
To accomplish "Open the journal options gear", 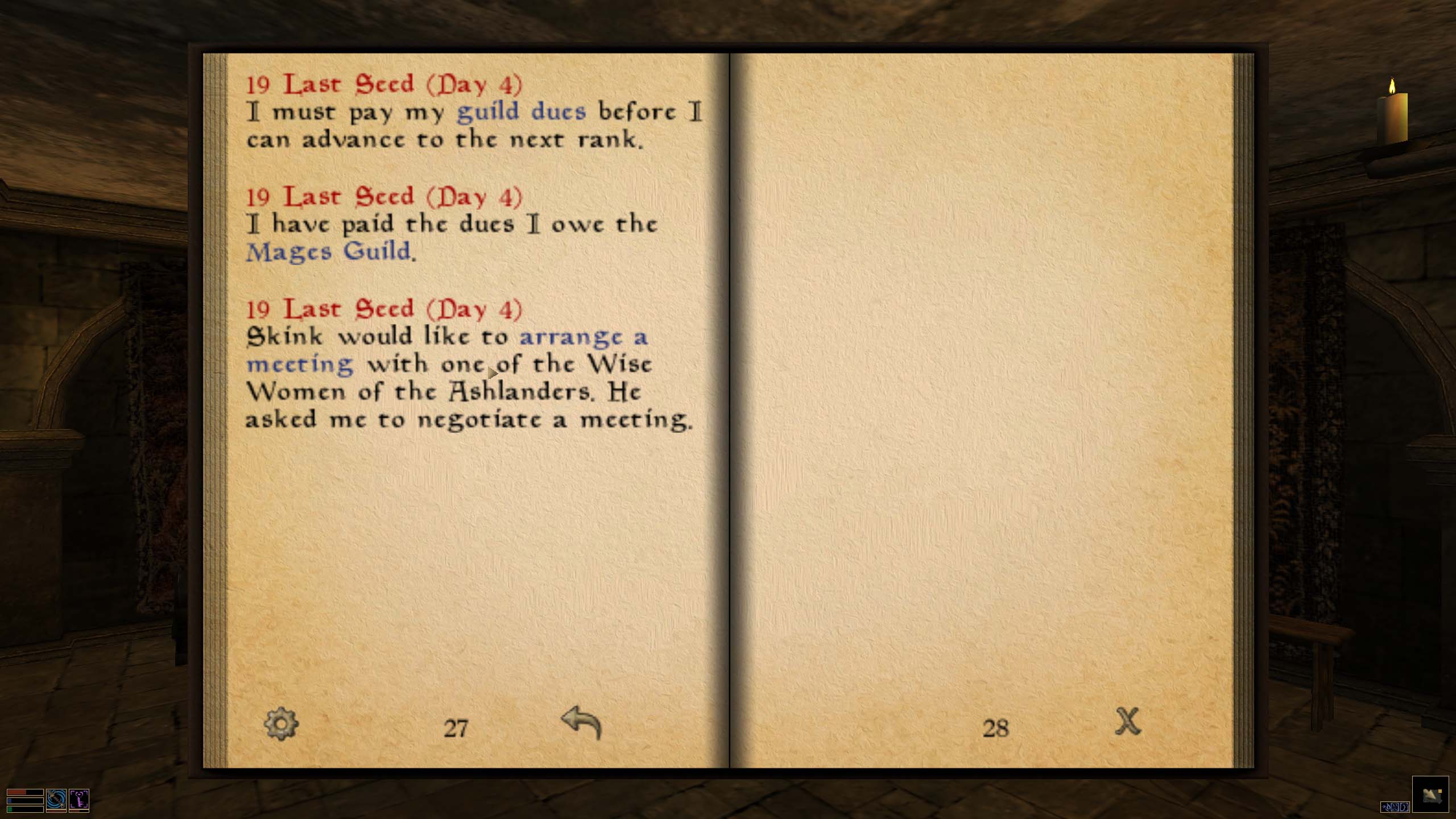I will point(281,724).
